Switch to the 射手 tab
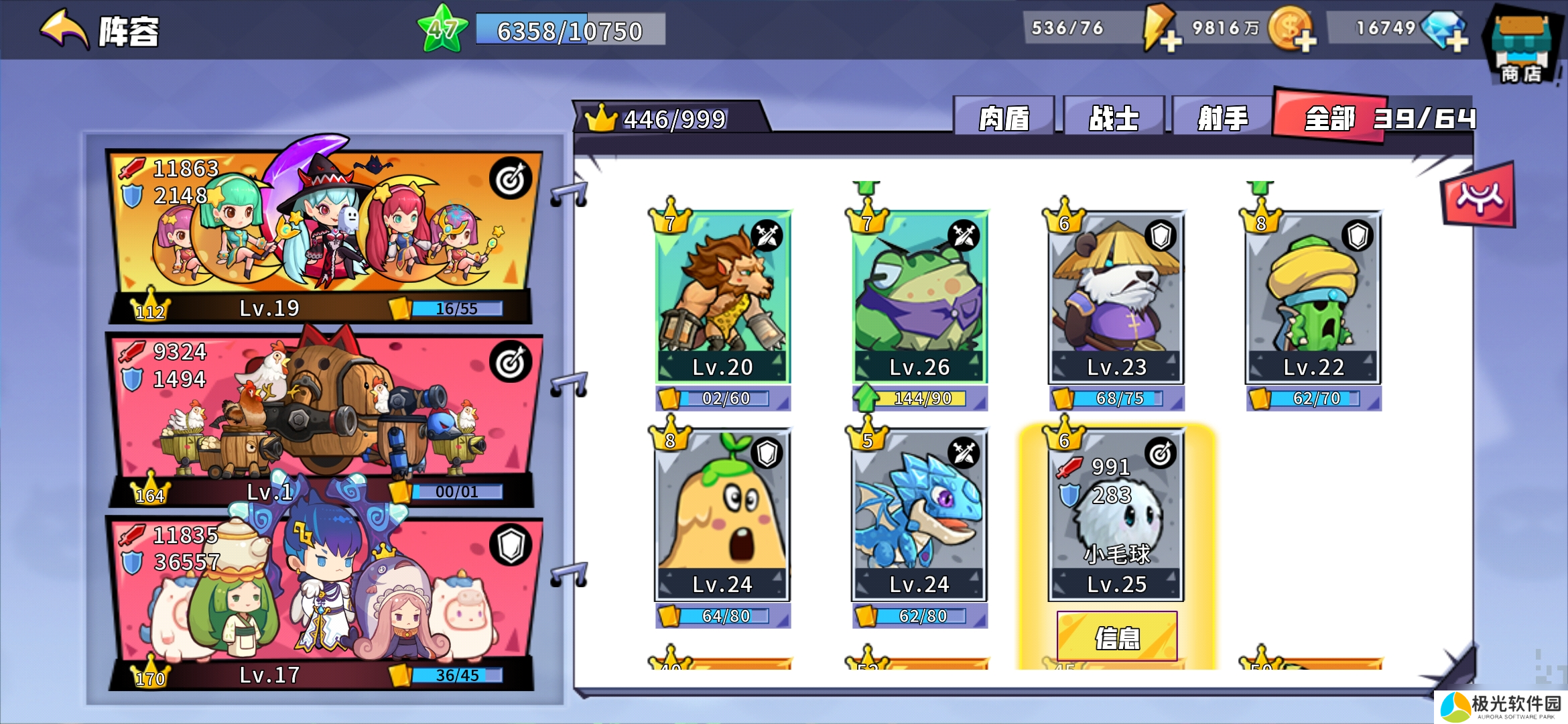 1222,118
